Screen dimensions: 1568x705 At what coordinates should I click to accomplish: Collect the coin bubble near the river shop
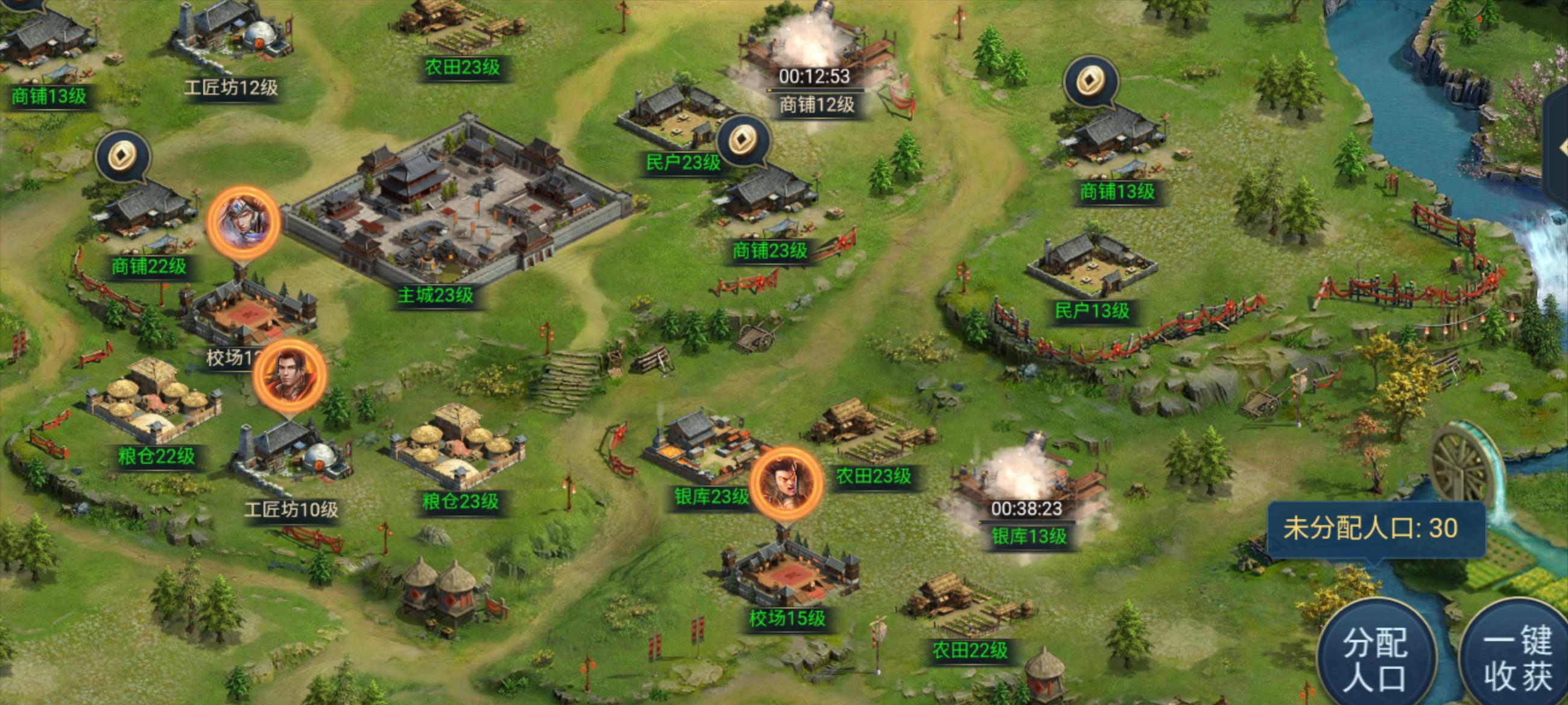click(1091, 82)
